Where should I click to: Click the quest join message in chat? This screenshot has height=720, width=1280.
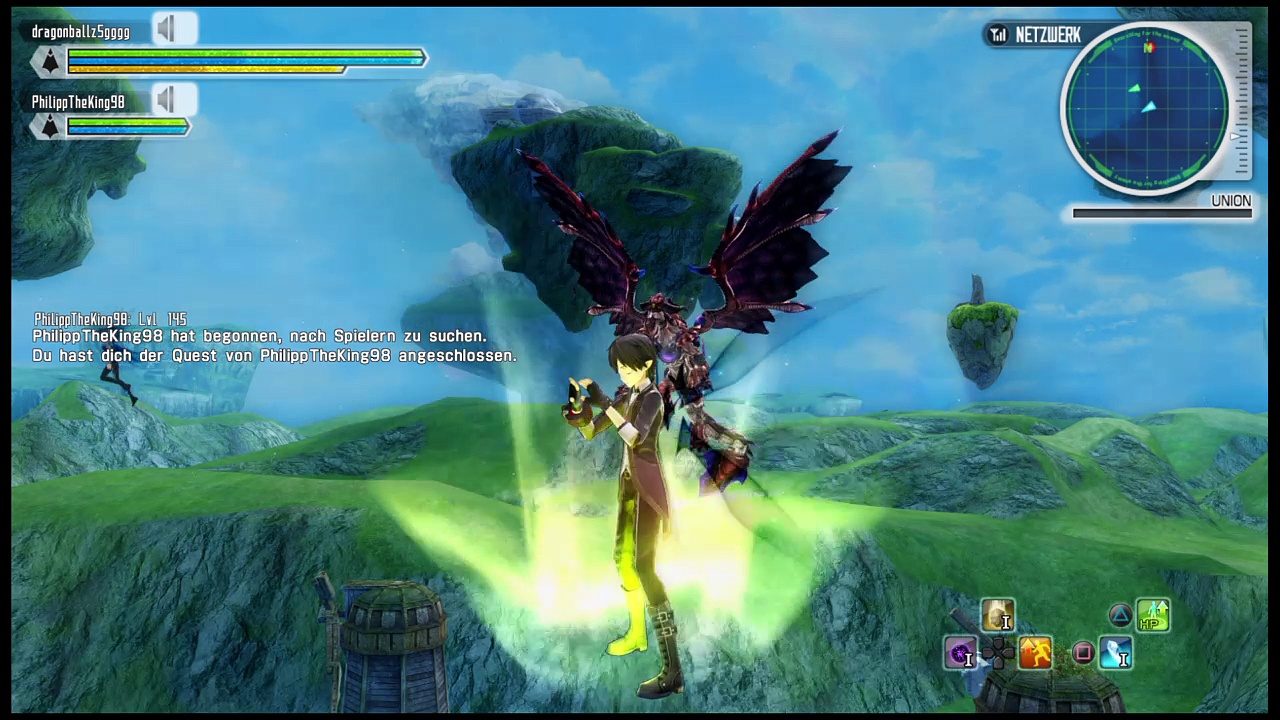[274, 356]
